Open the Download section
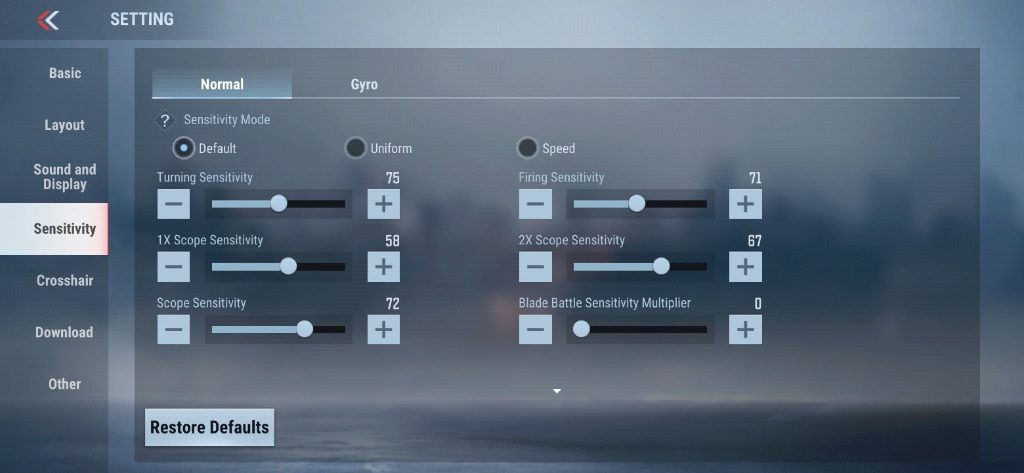1024x473 pixels. coord(65,333)
